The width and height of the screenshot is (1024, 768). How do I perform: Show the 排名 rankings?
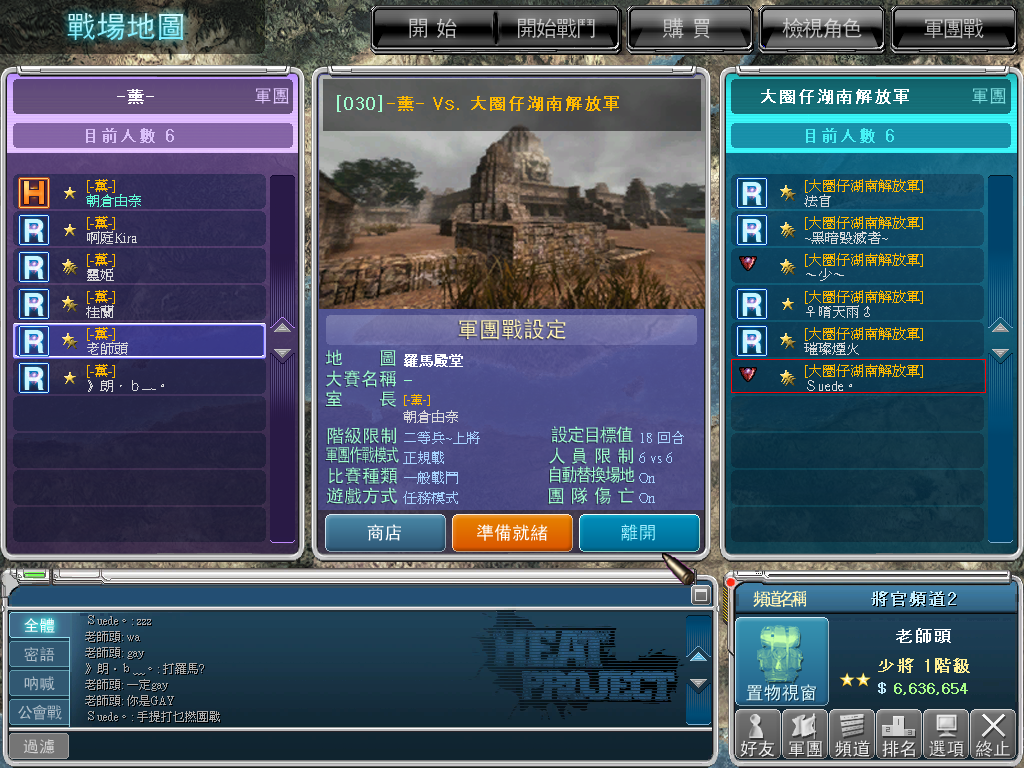click(x=898, y=735)
